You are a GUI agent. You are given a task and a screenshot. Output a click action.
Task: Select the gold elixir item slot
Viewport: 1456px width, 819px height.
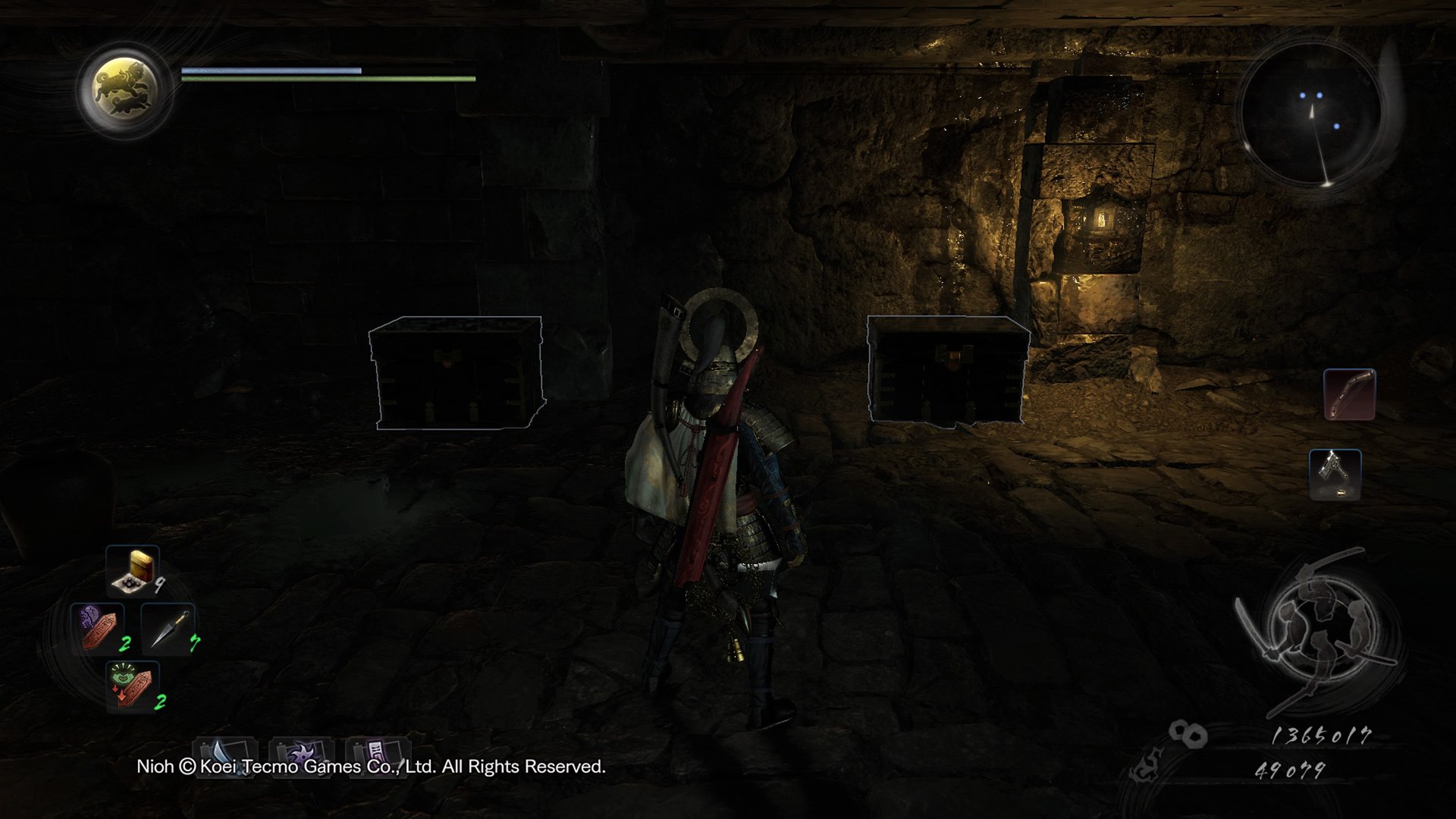[133, 570]
